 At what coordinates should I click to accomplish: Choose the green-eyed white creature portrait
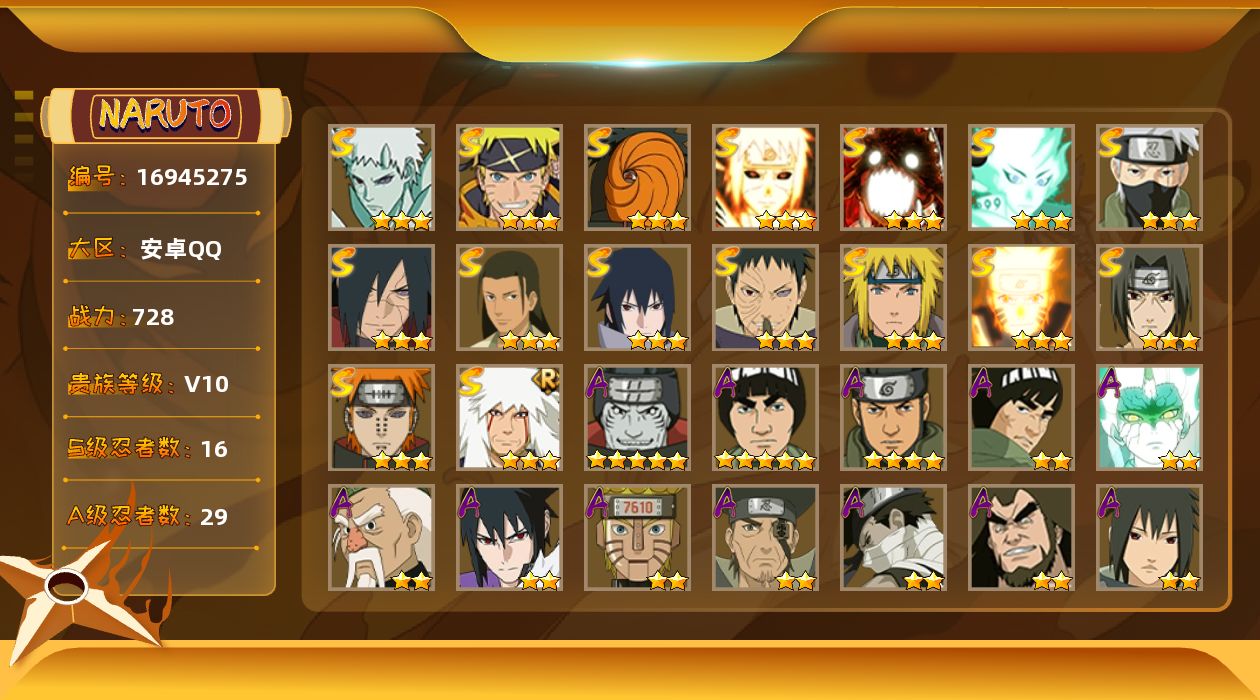pyautogui.click(x=1149, y=417)
